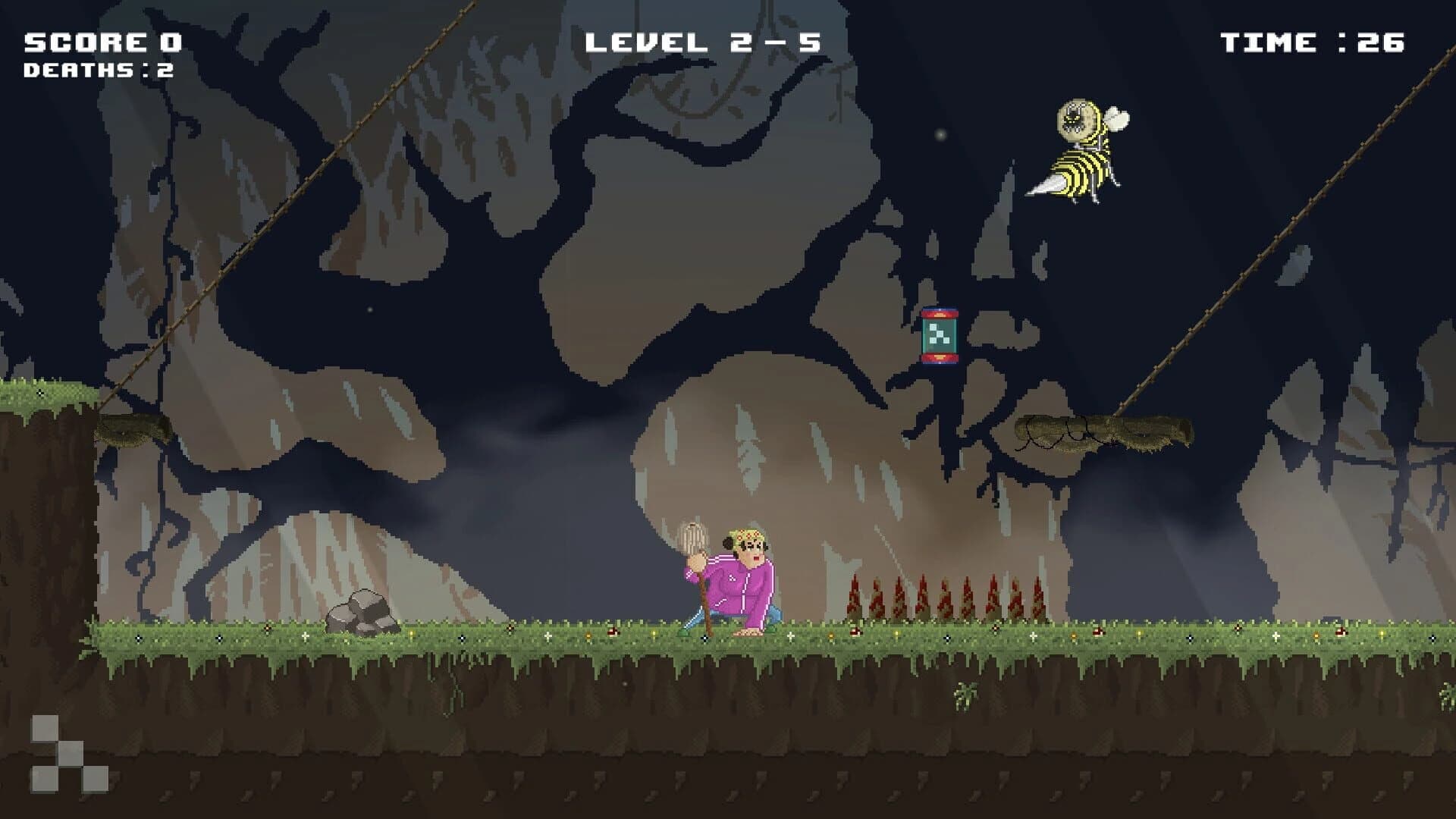This screenshot has height=819, width=1456.
Task: Click the pile of gray rocks
Action: pos(362,610)
